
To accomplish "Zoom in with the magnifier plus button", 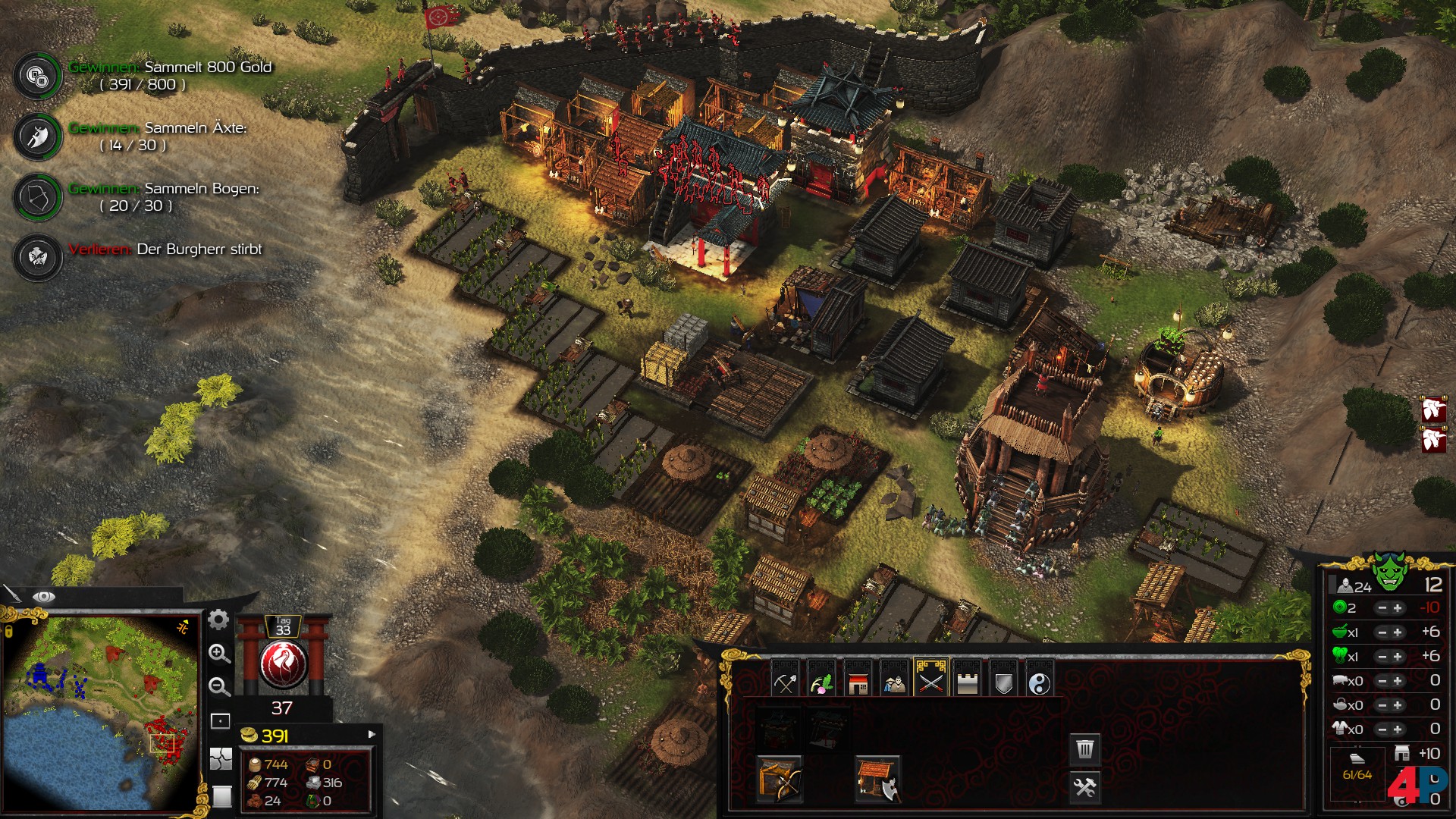I will tap(219, 654).
